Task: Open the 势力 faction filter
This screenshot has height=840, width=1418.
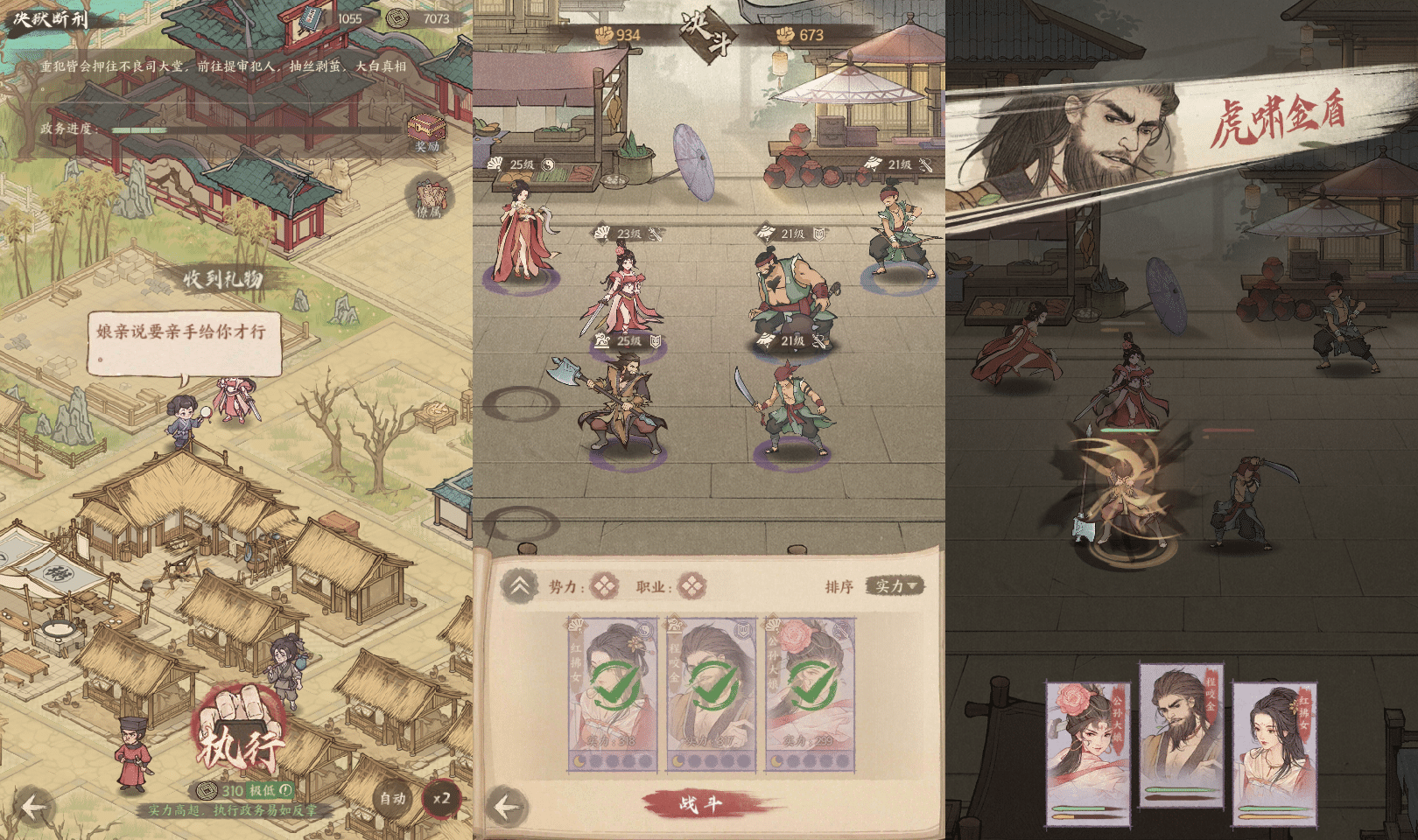Action: coord(604,586)
